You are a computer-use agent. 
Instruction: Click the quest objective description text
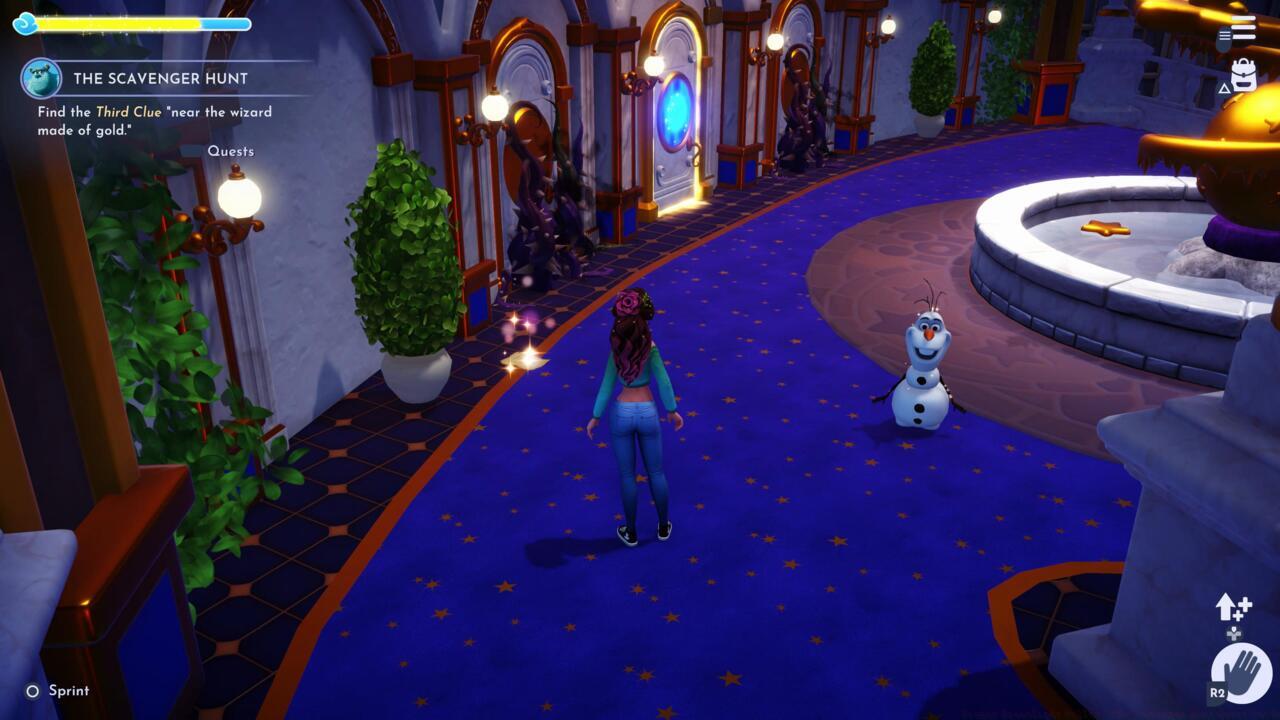coord(150,118)
